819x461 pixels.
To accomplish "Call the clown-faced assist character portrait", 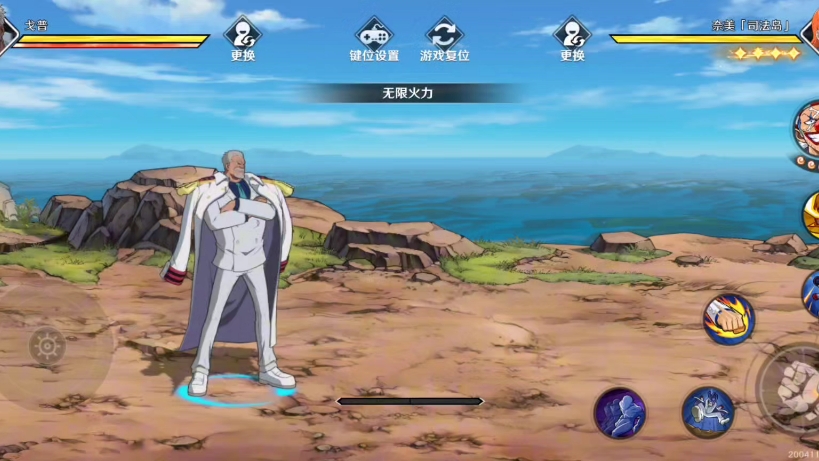I will pos(808,128).
